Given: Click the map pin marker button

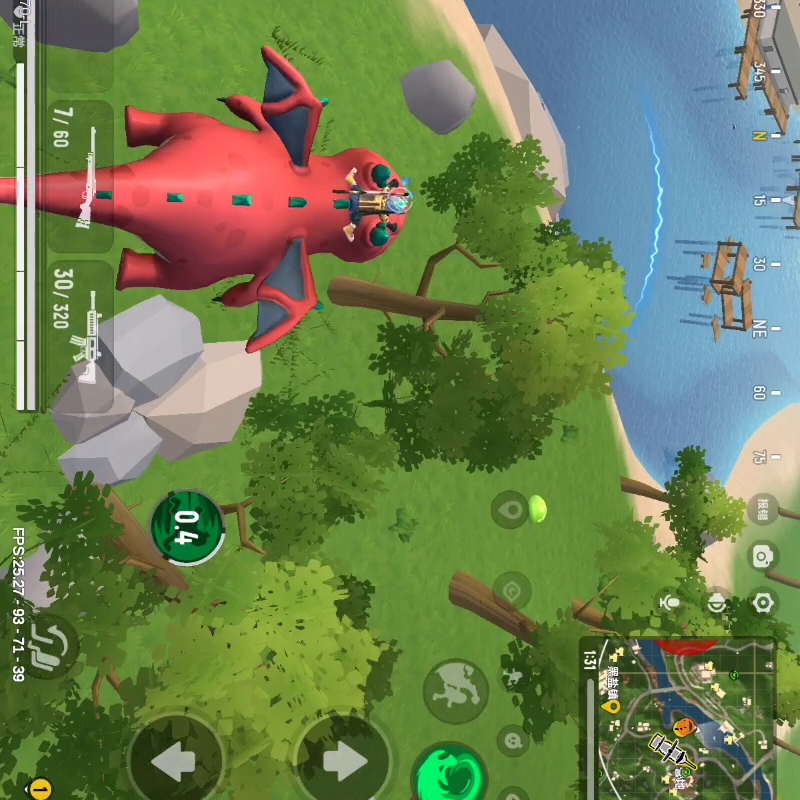Looking at the screenshot, I should click(511, 511).
